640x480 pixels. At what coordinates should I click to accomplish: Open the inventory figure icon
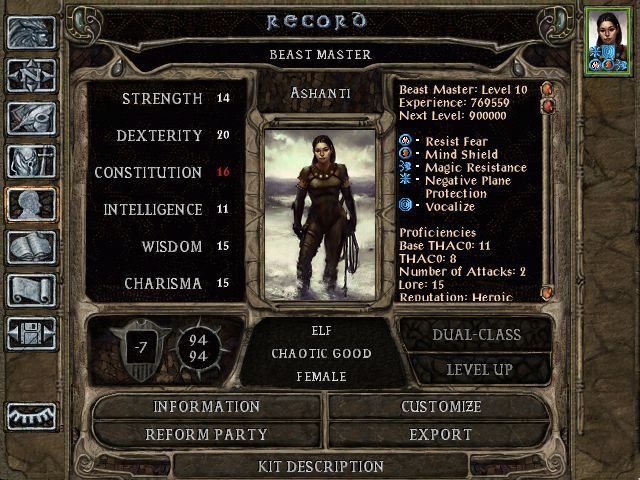(x=30, y=161)
